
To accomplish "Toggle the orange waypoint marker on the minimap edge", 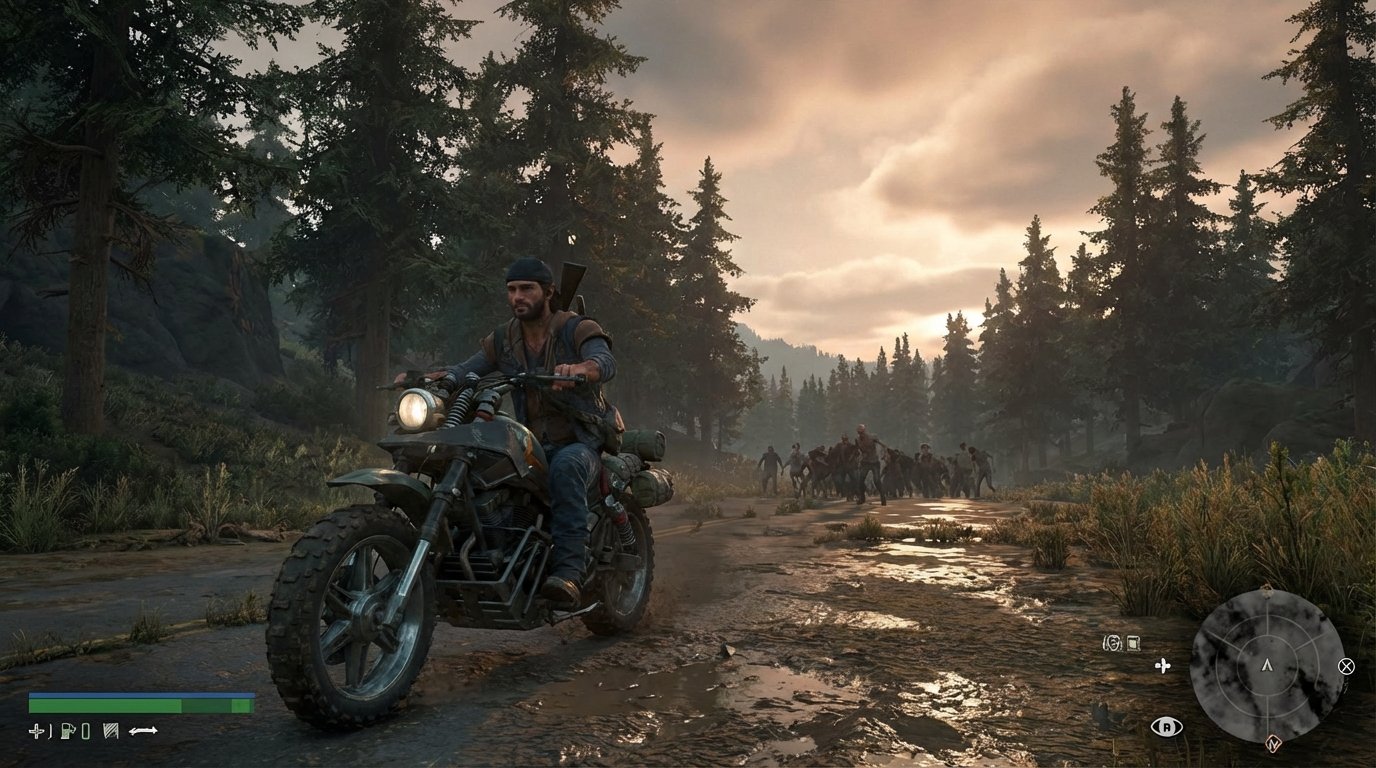I will pyautogui.click(x=1274, y=744).
